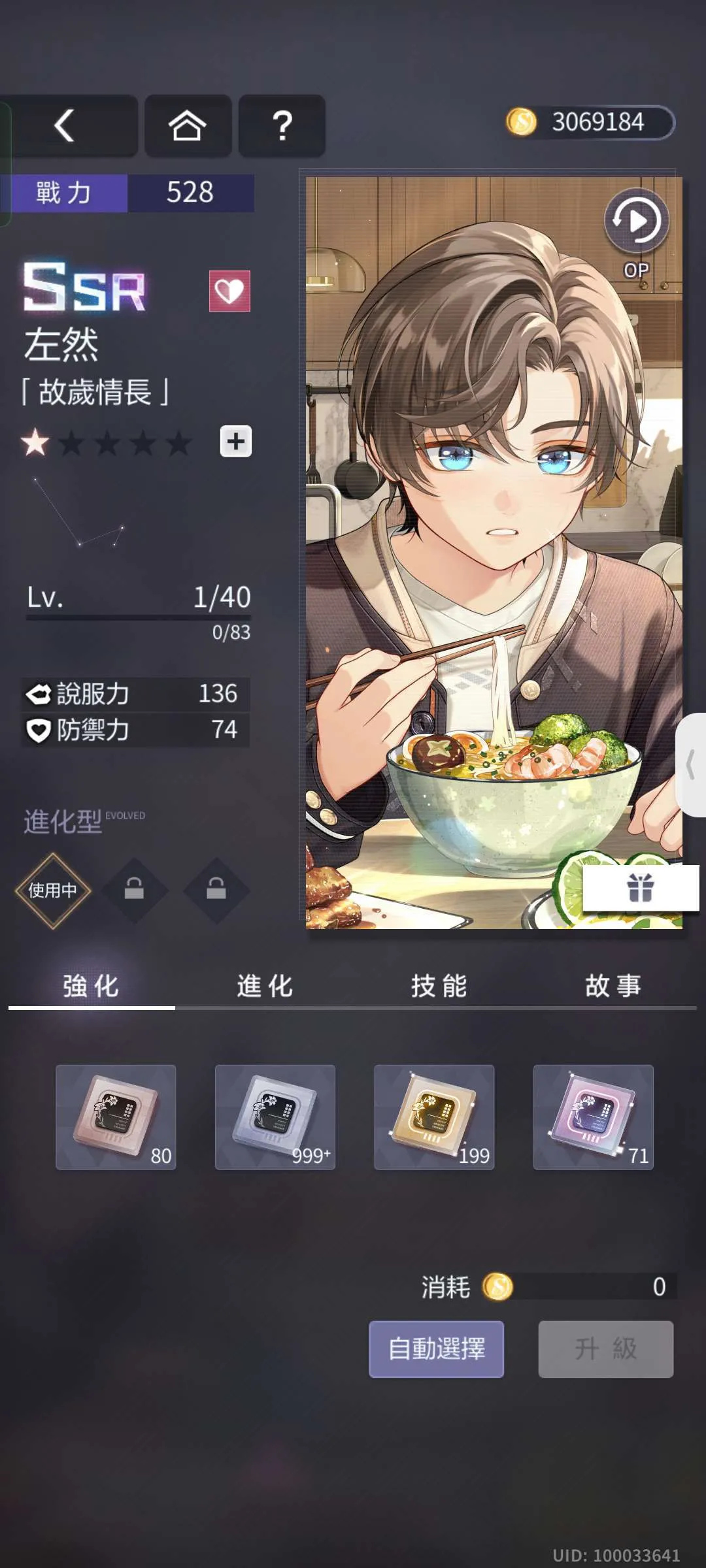Open the gift box button
Viewport: 706px width, 1568px height.
(640, 888)
